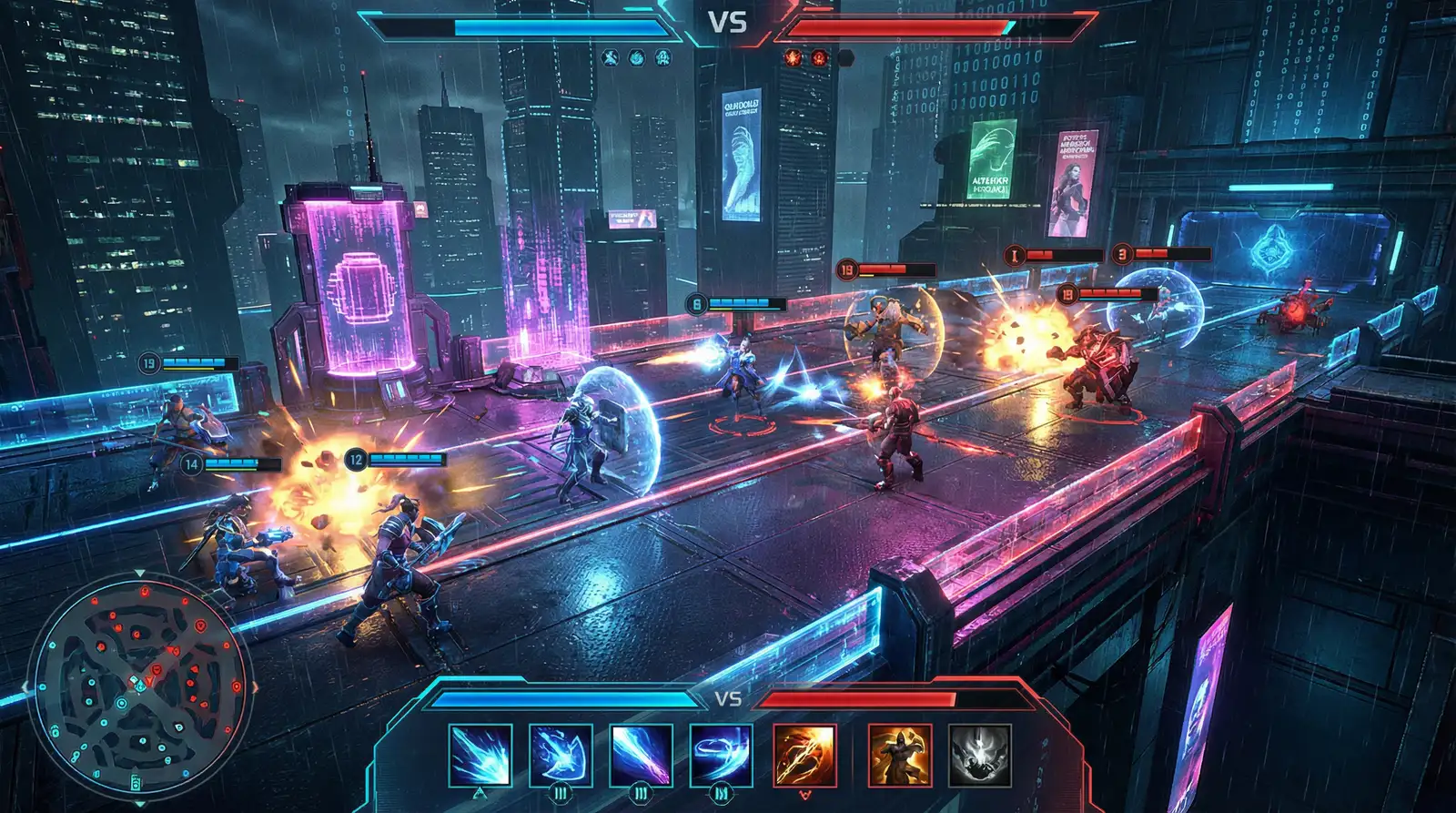Viewport: 1456px width, 813px height.
Task: Select the blue swirl team icon
Action: click(637, 57)
